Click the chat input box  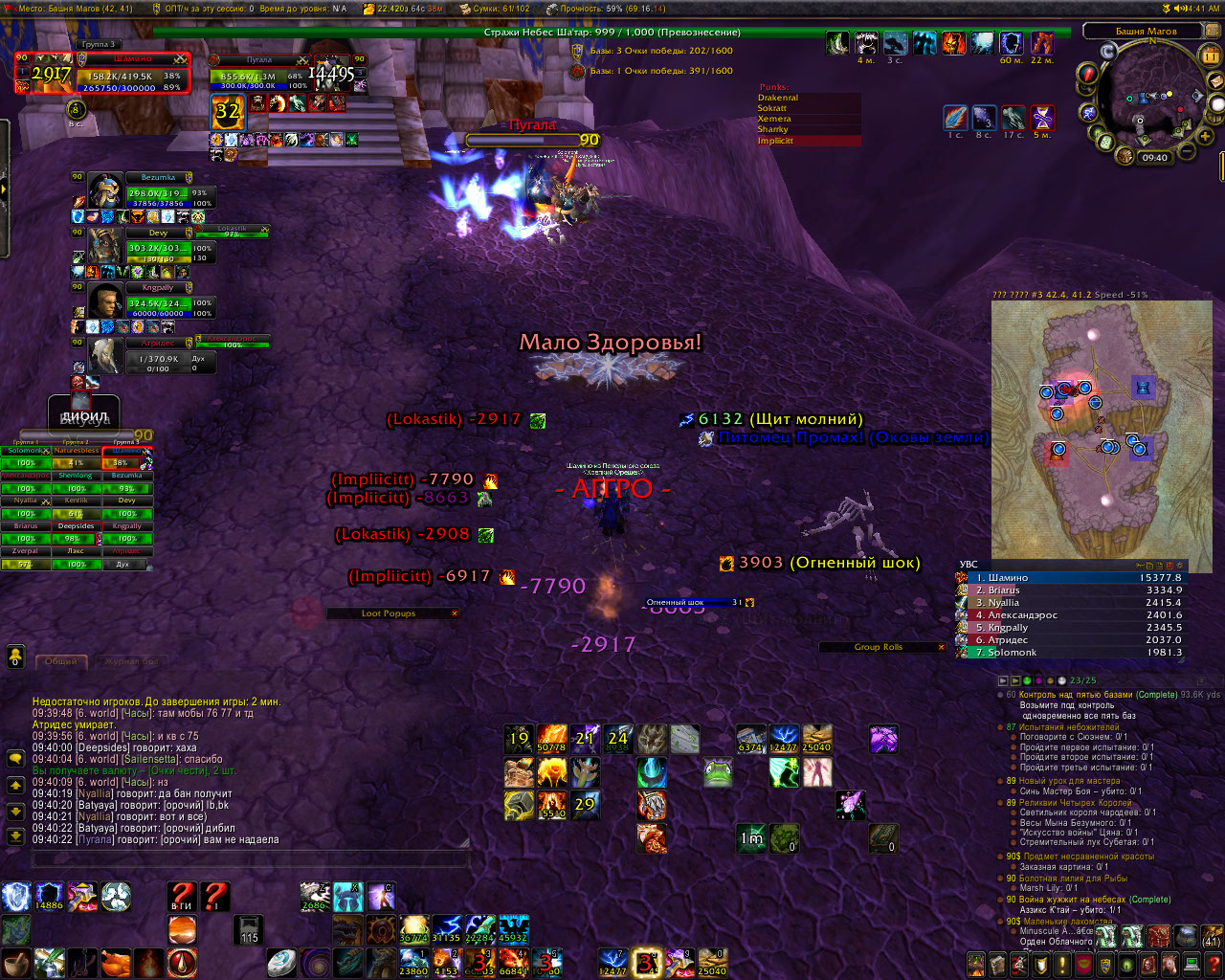tap(251, 860)
